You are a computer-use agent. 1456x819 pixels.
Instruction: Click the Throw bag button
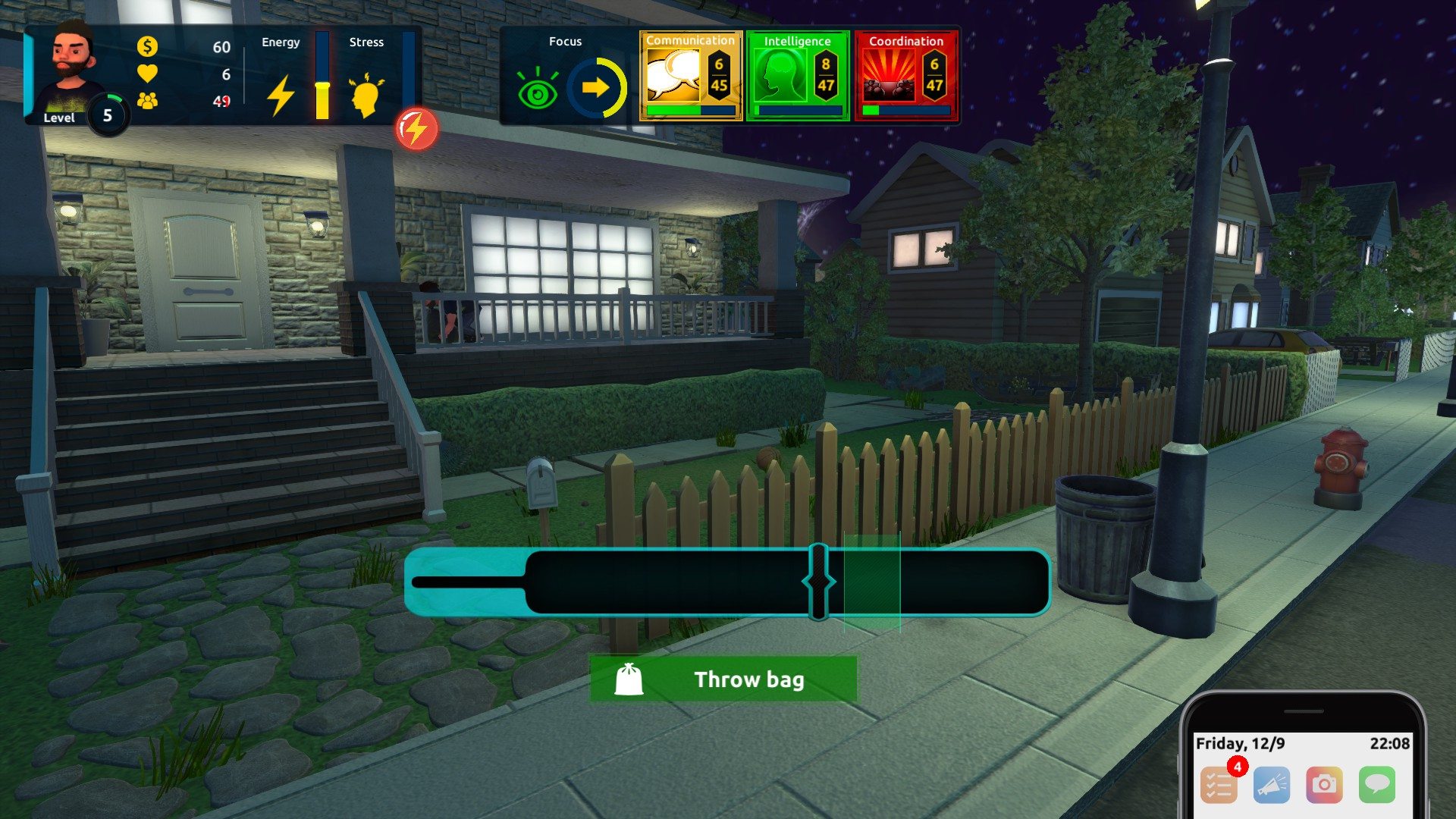point(723,679)
